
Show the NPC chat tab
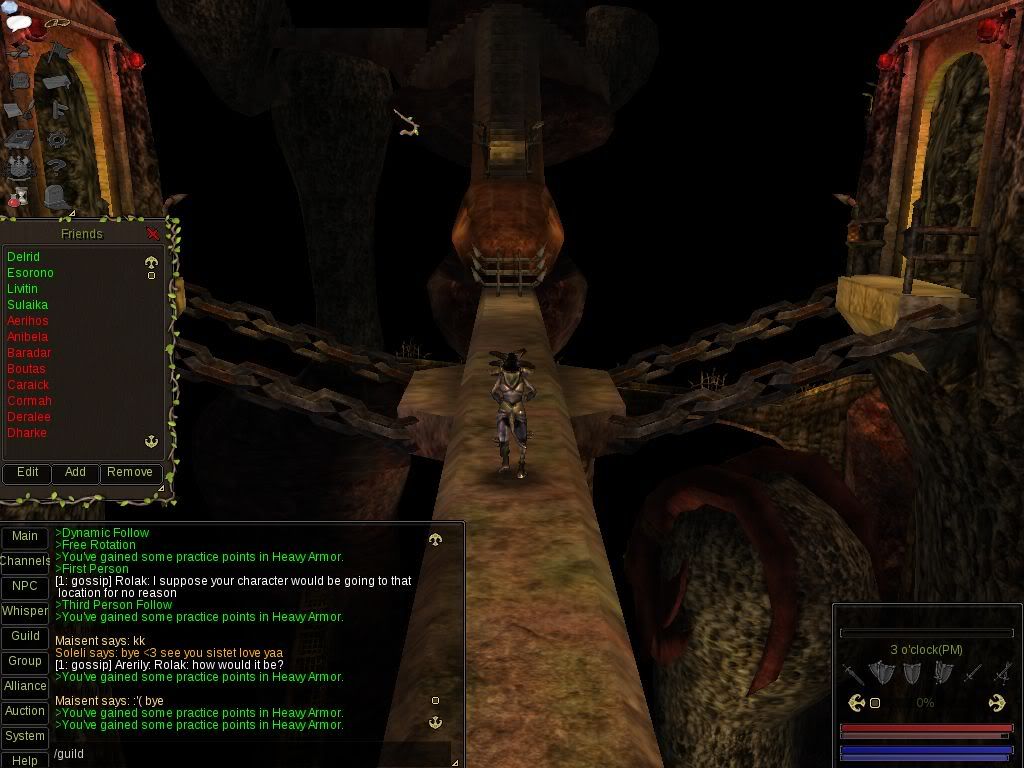coord(25,587)
